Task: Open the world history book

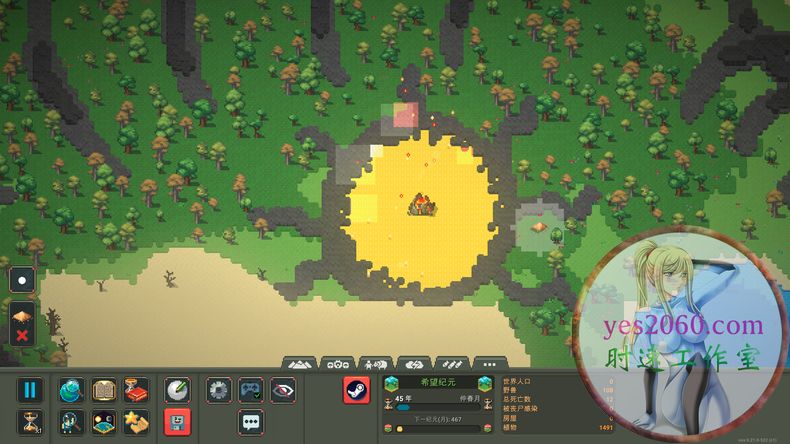Action: (x=104, y=390)
